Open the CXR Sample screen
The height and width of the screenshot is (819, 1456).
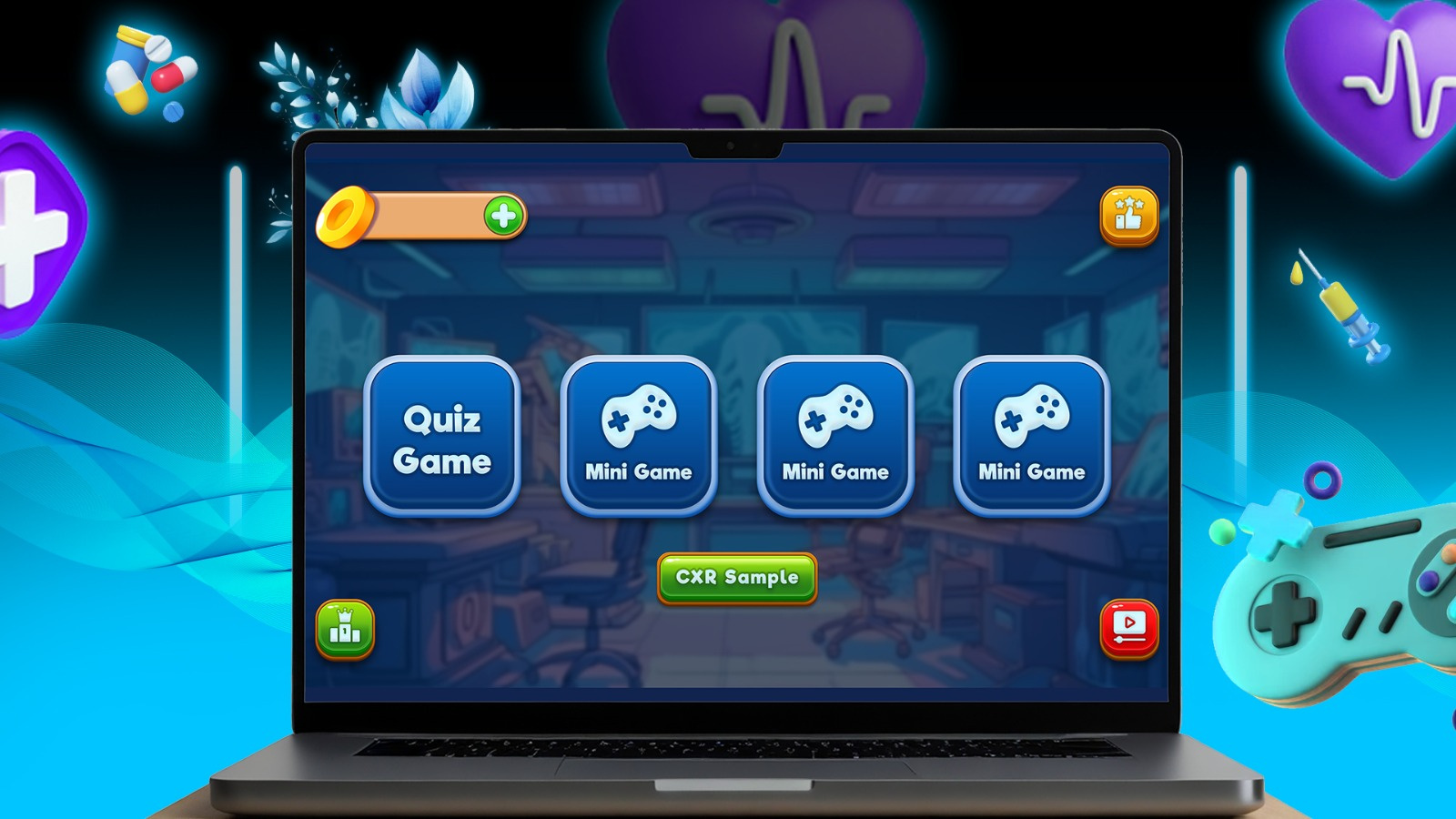click(x=737, y=576)
